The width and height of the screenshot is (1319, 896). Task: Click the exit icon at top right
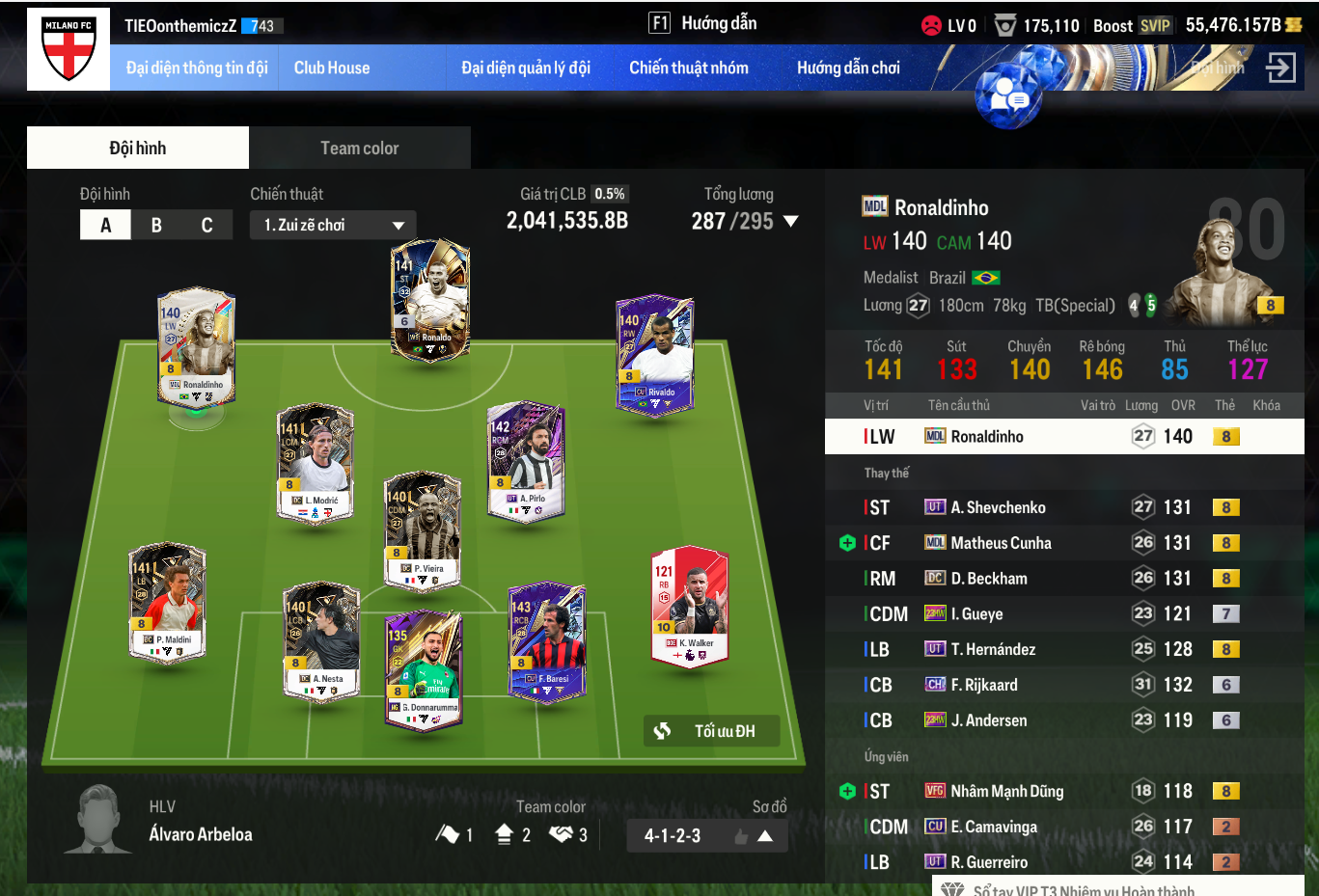pyautogui.click(x=1280, y=68)
